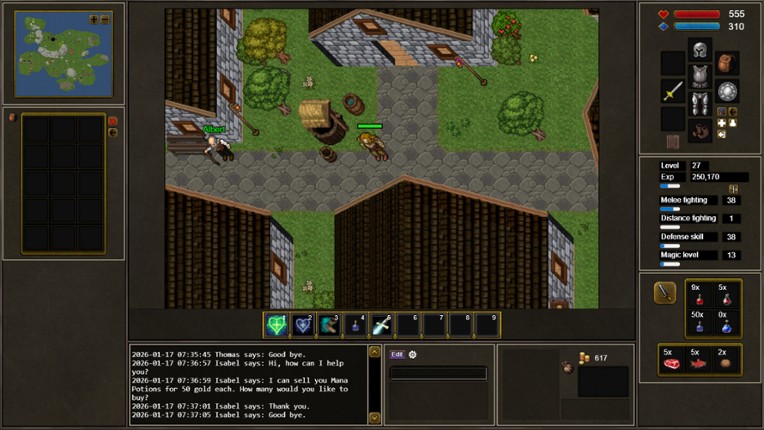Select the sword slash hotbar skill
Viewport: 764px width, 430px height.
[381, 325]
